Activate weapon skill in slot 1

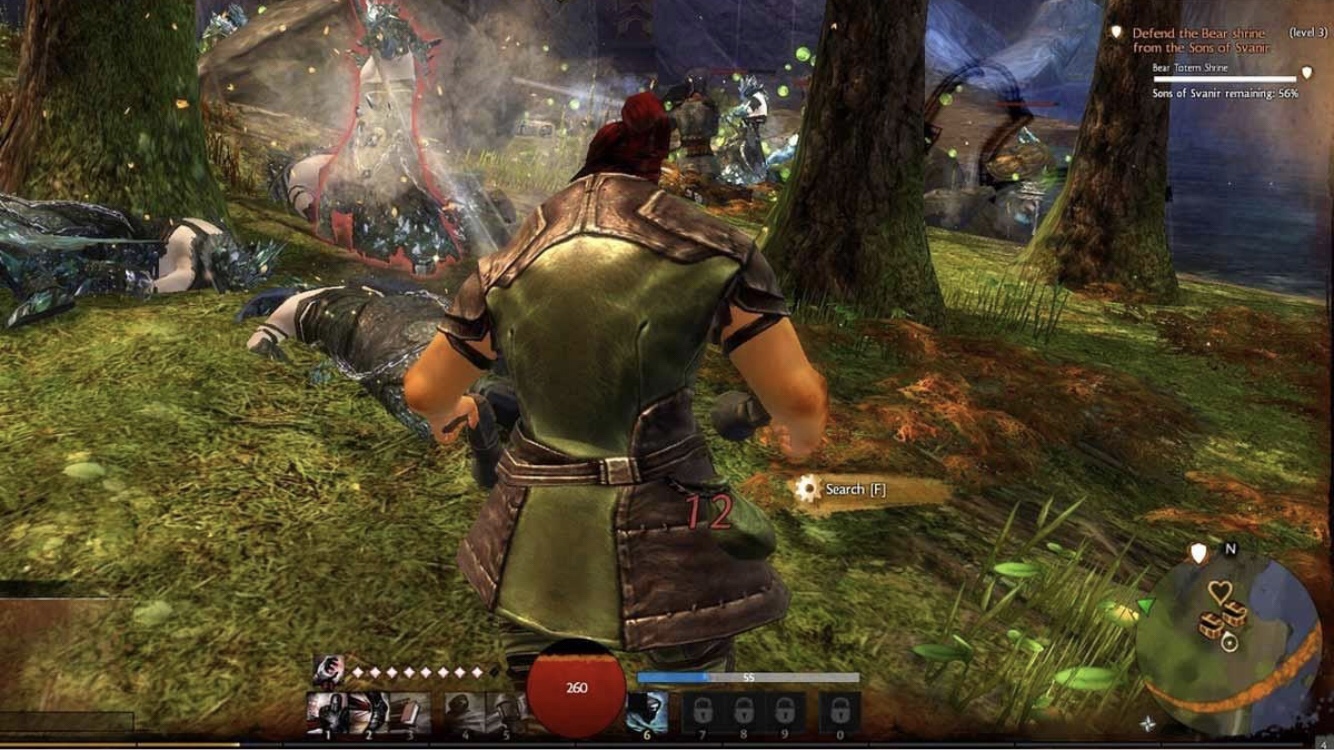tap(327, 711)
